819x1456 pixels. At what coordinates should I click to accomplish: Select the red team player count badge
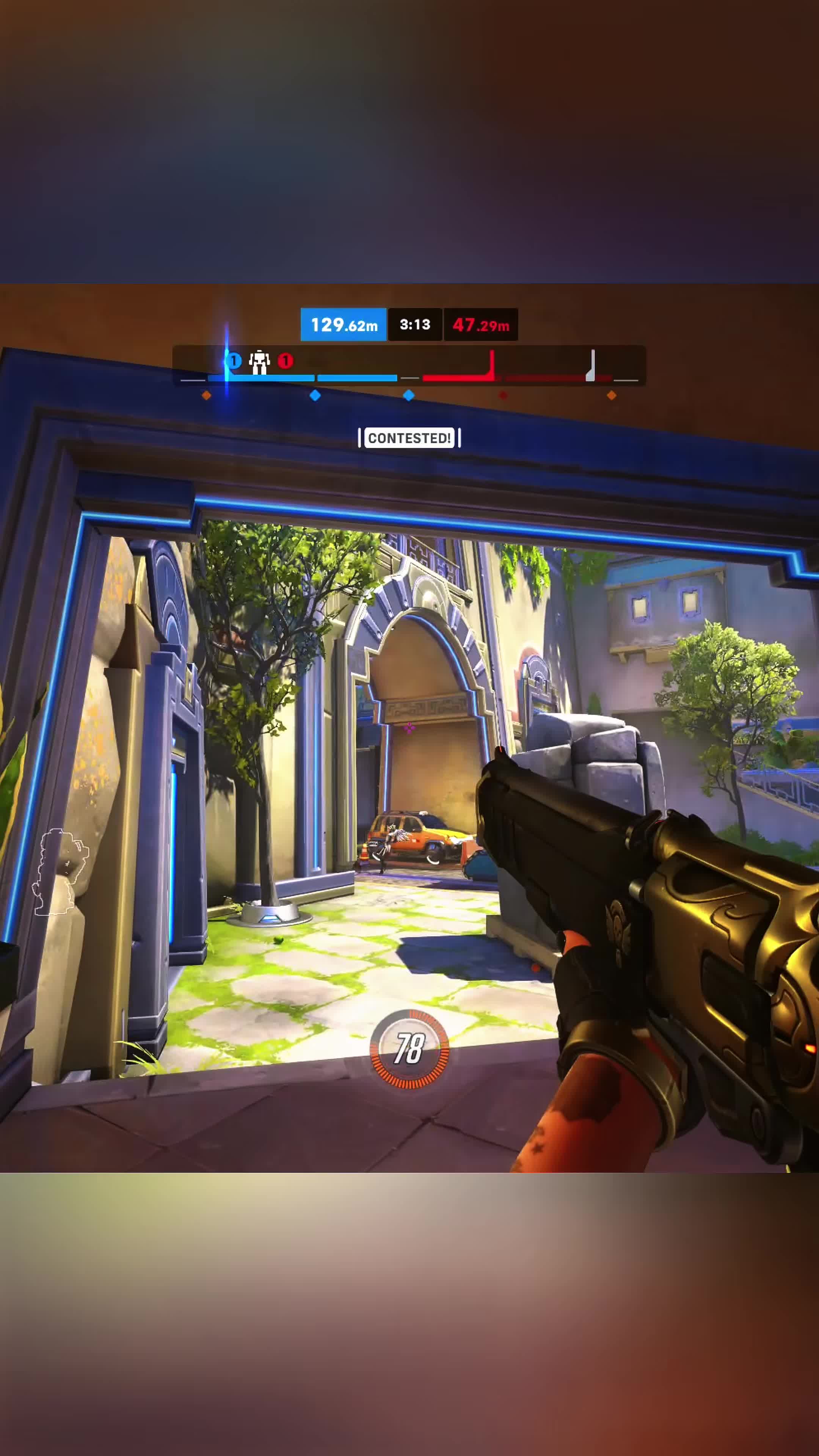point(286,360)
